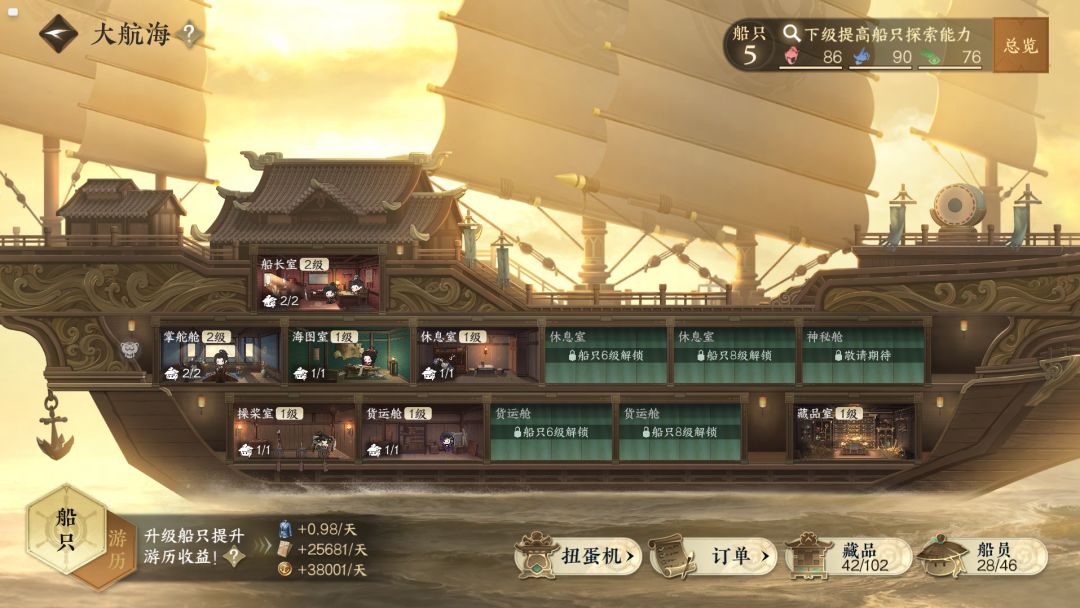Open the 藏品室 collection room
Screen dimensions: 1080x608
(854, 432)
